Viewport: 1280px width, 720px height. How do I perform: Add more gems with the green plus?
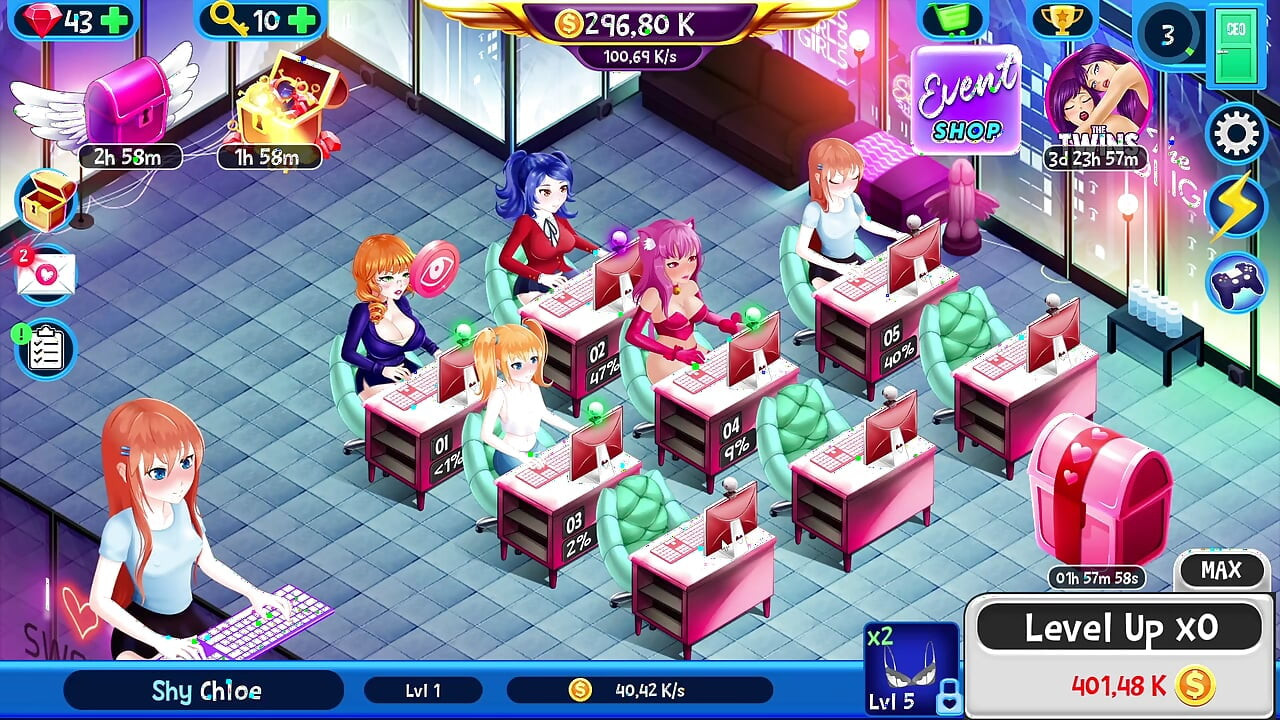(x=117, y=20)
